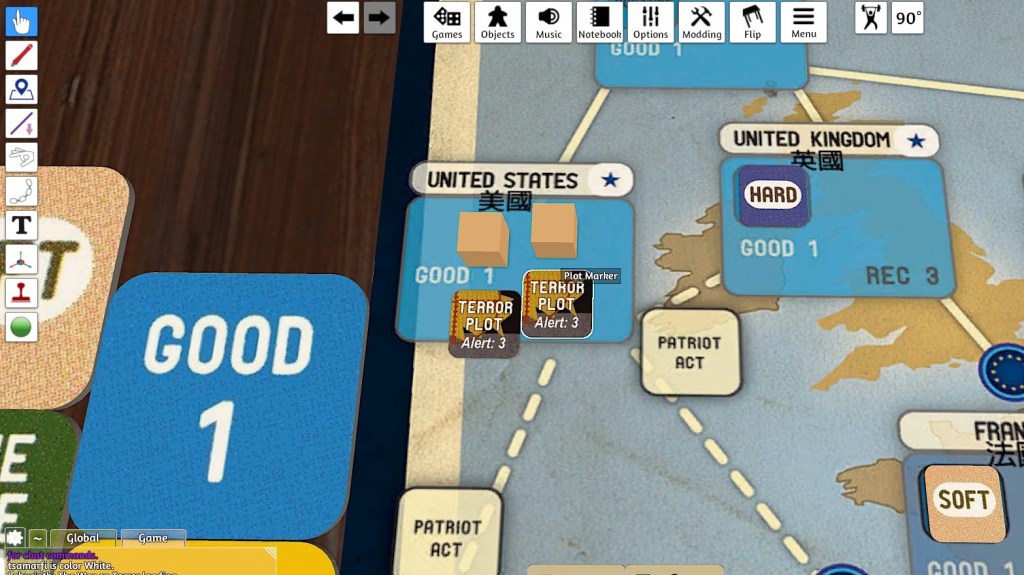Open the Objects menu
The width and height of the screenshot is (1024, 575).
coord(497,21)
